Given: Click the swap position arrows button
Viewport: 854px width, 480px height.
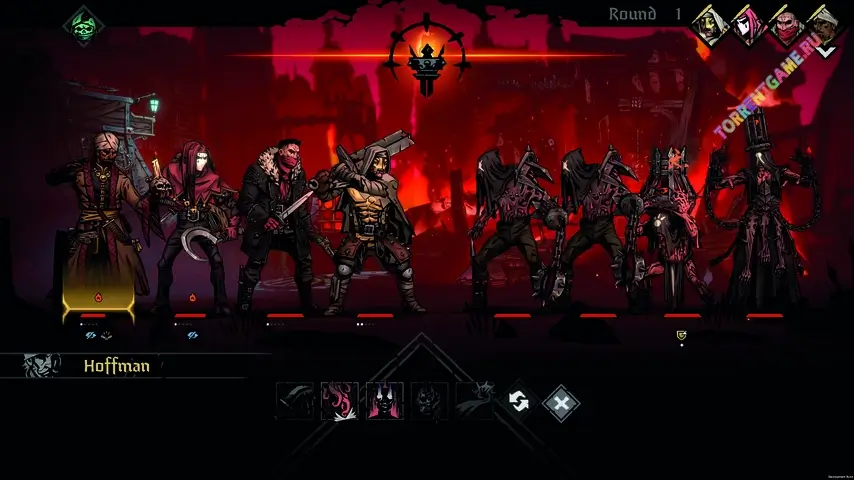Looking at the screenshot, I should tap(518, 402).
